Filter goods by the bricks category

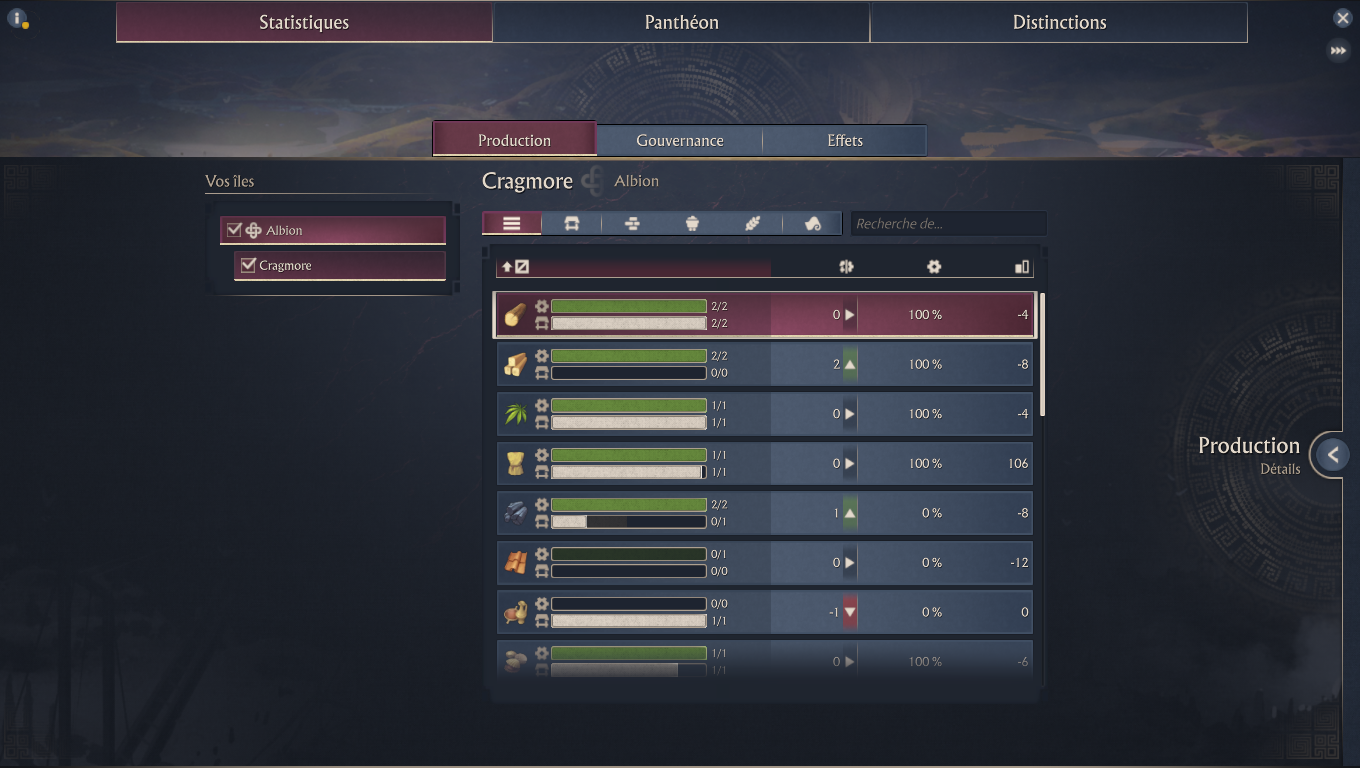click(632, 223)
